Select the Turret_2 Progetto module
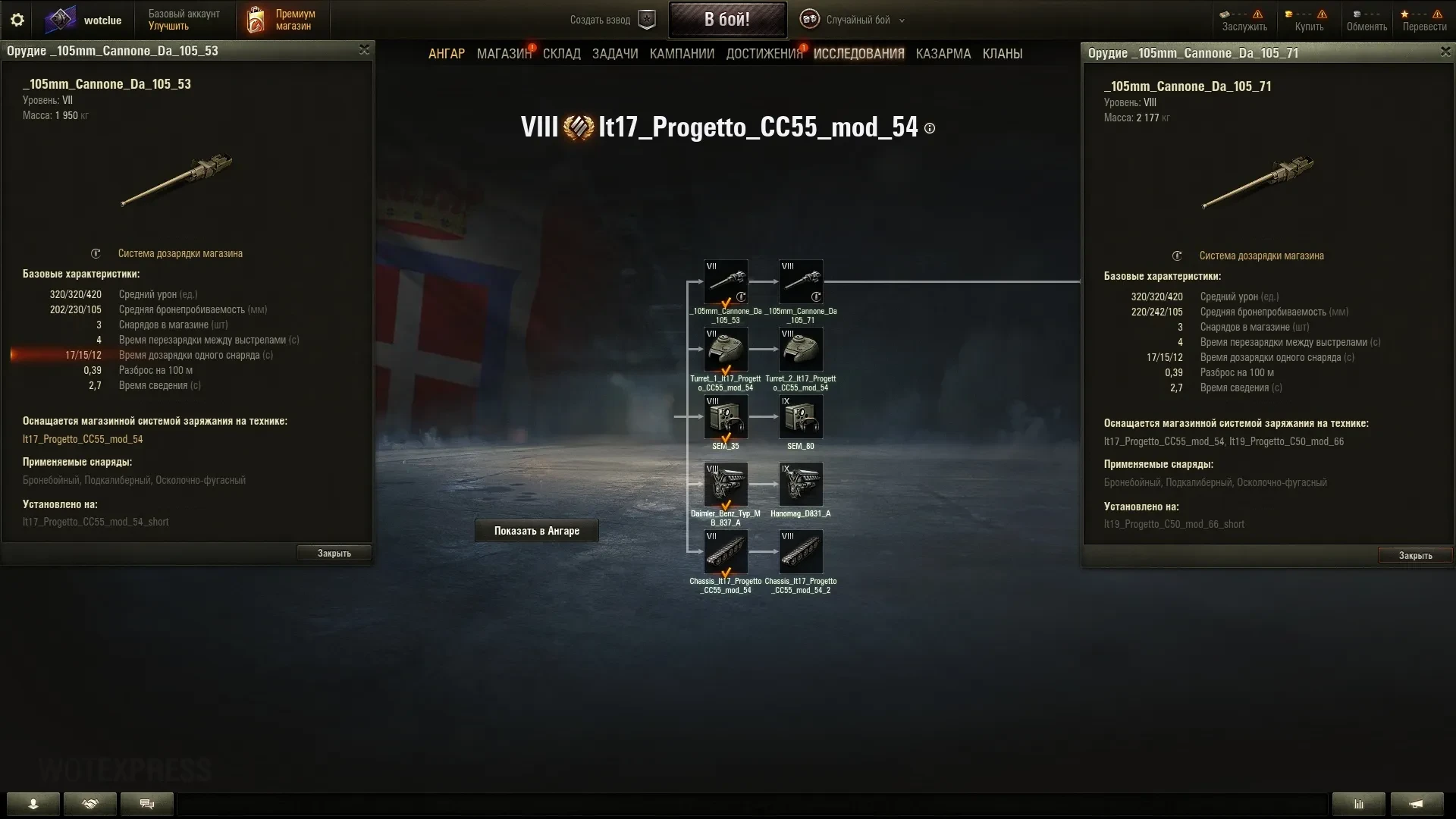The image size is (1456, 819). (801, 350)
